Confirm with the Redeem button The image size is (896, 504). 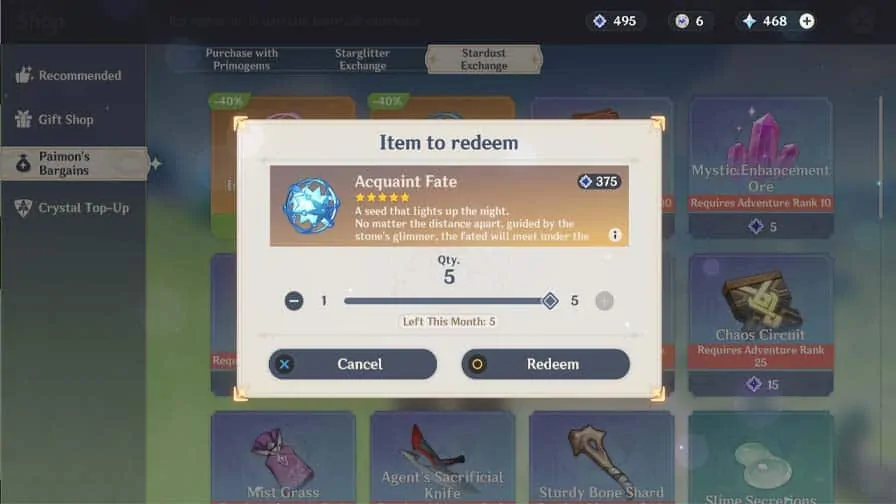pos(545,364)
